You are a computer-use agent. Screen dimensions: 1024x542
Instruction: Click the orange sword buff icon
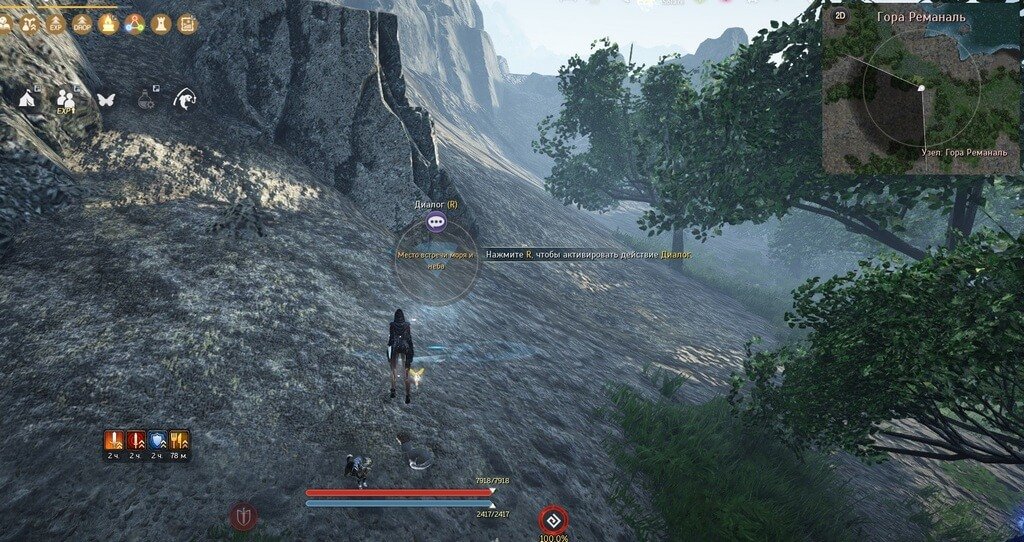click(x=115, y=439)
